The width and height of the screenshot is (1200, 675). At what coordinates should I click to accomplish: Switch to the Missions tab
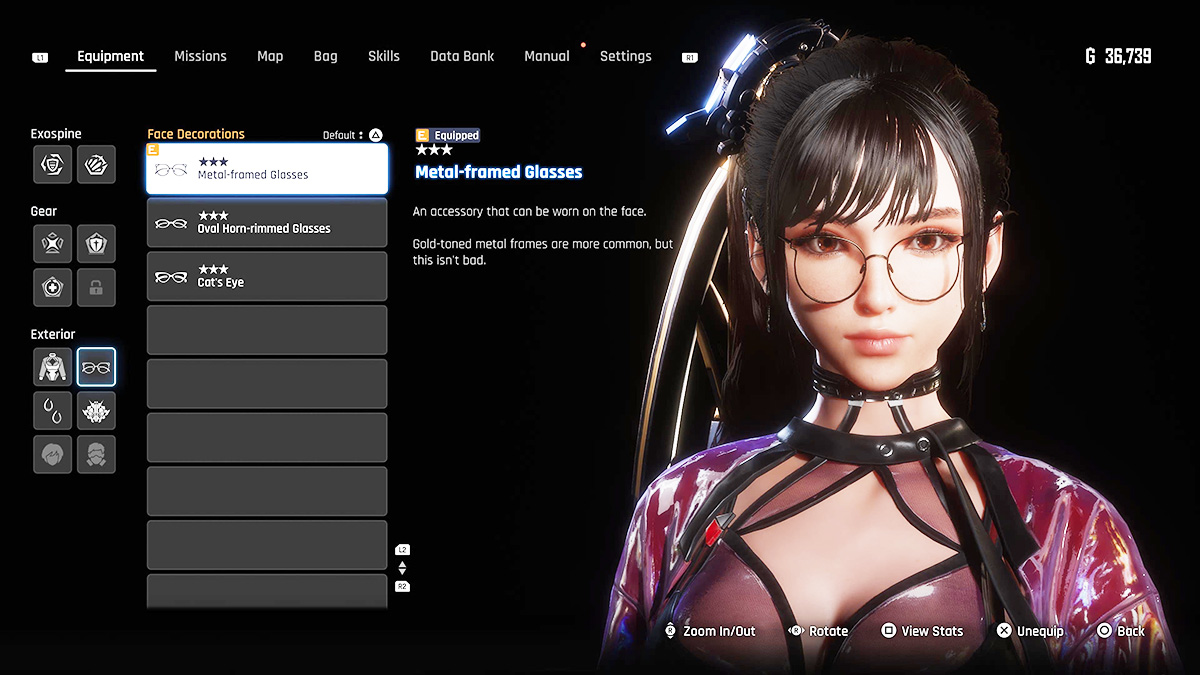(200, 56)
